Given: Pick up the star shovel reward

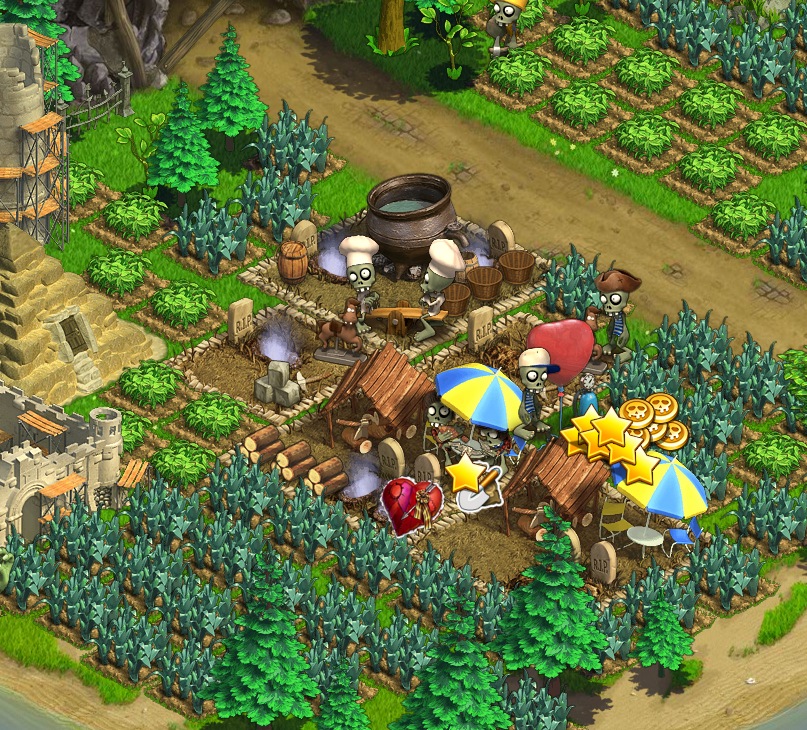Looking at the screenshot, I should click(x=471, y=480).
